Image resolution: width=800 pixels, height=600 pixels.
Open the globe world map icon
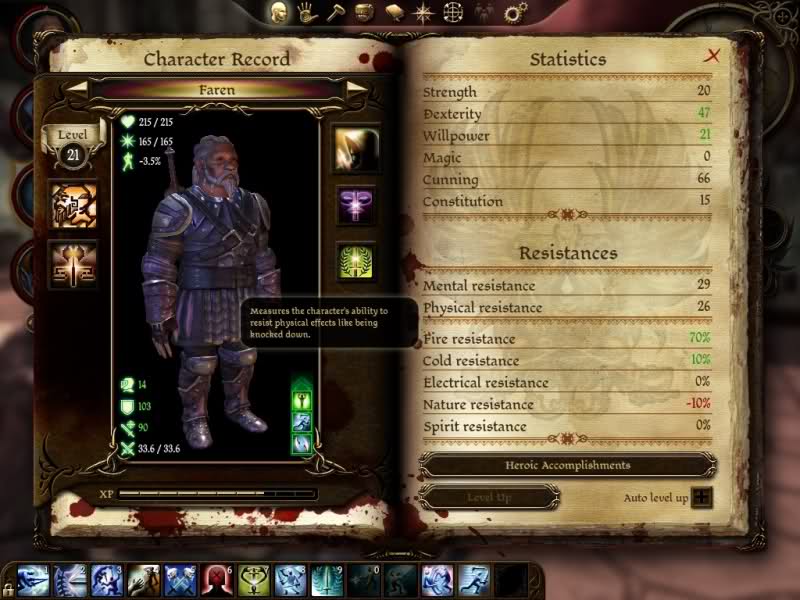coord(454,13)
